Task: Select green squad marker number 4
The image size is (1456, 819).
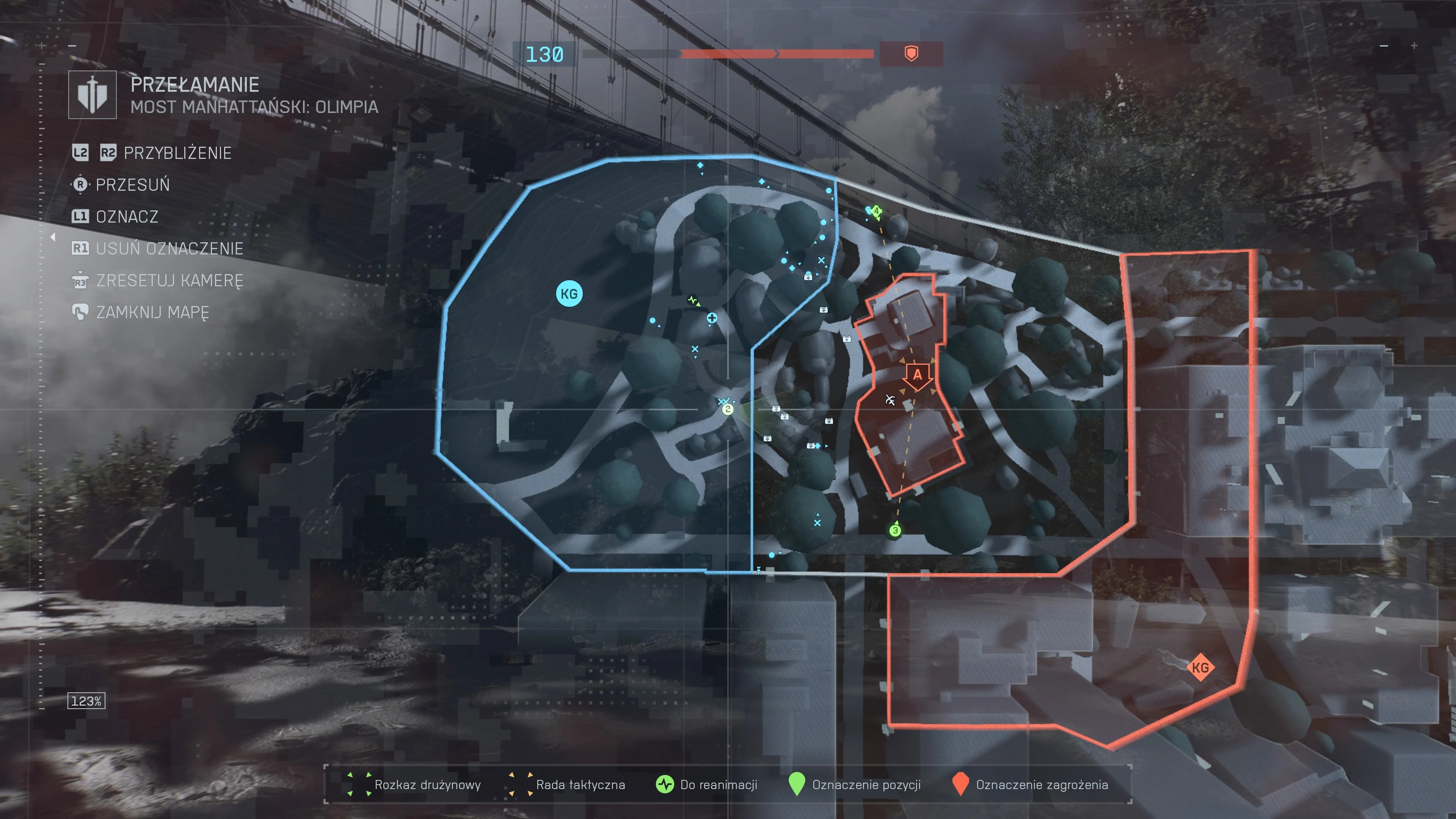Action: [x=876, y=212]
